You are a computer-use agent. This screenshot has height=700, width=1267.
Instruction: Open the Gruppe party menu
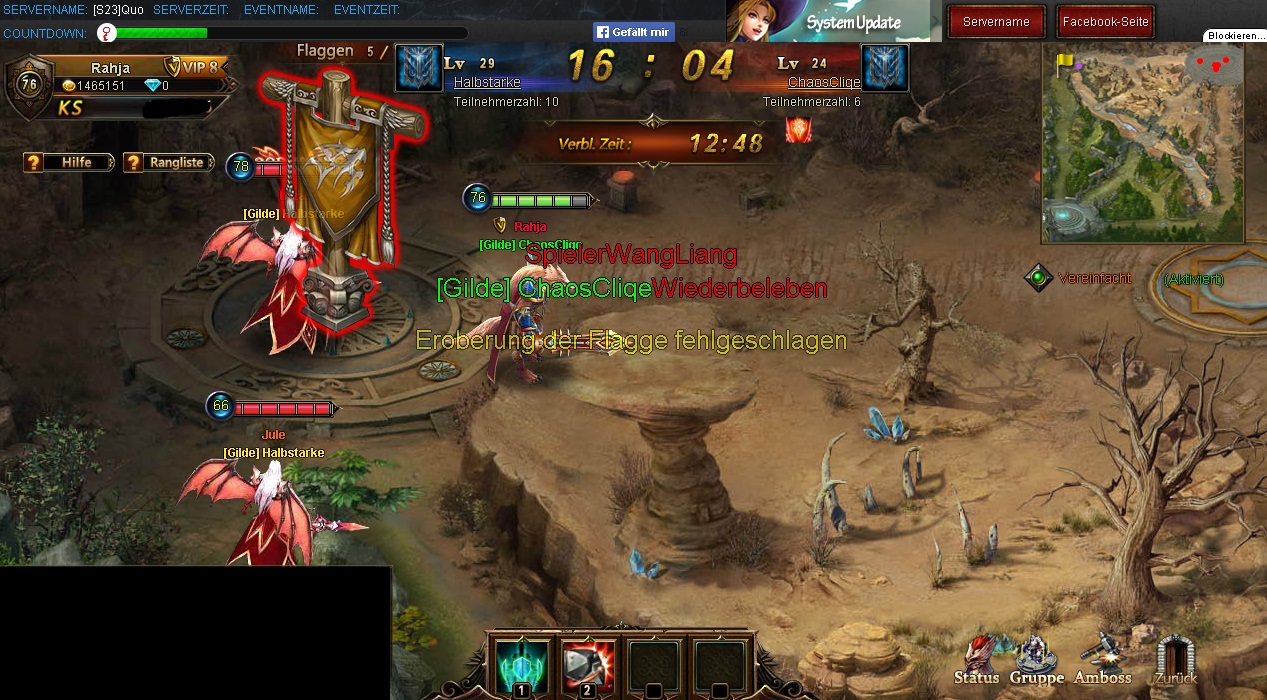1036,661
